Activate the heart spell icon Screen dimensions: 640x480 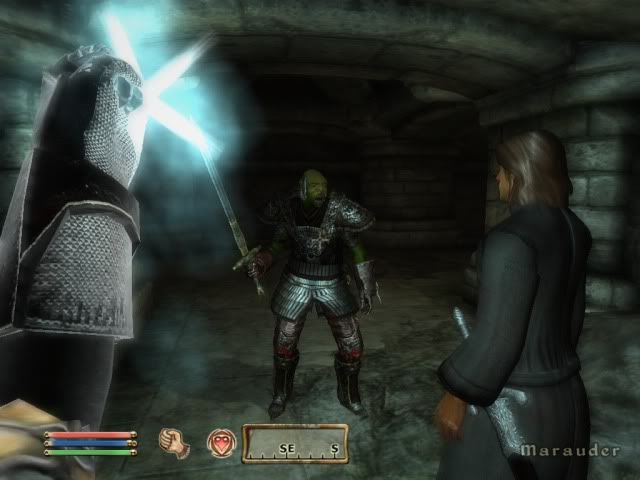coord(219,442)
